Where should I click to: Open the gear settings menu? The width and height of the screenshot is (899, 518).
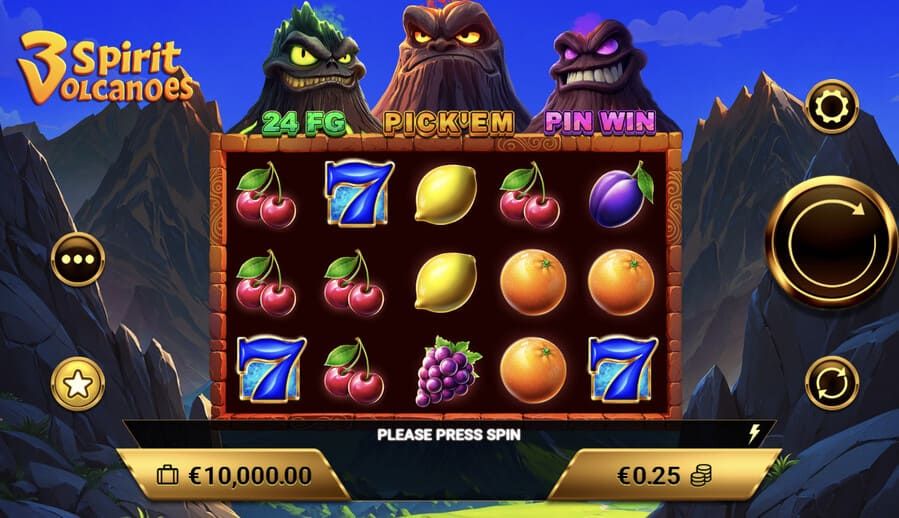(x=832, y=106)
